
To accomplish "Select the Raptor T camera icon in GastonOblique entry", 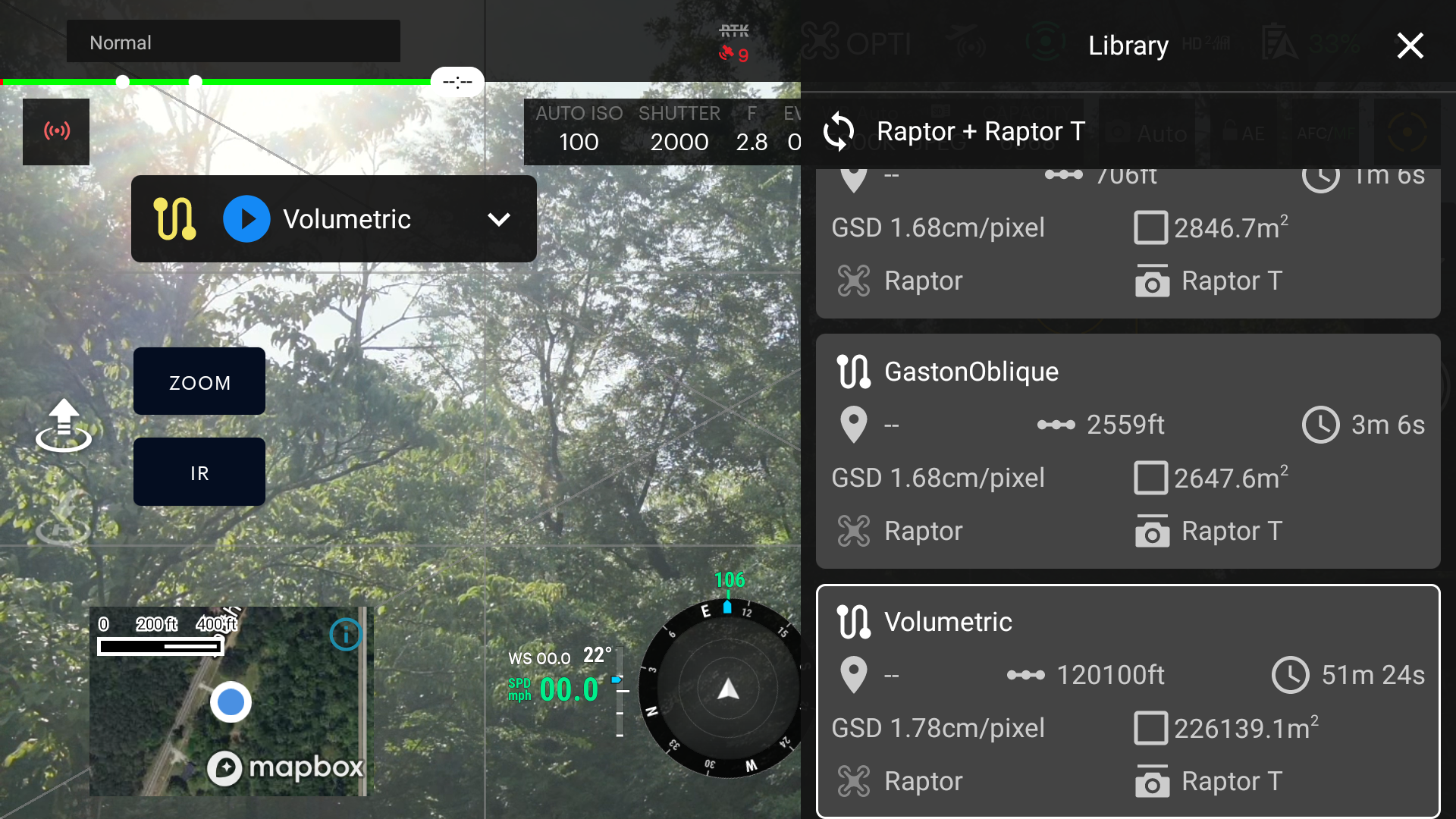I will pyautogui.click(x=1153, y=531).
